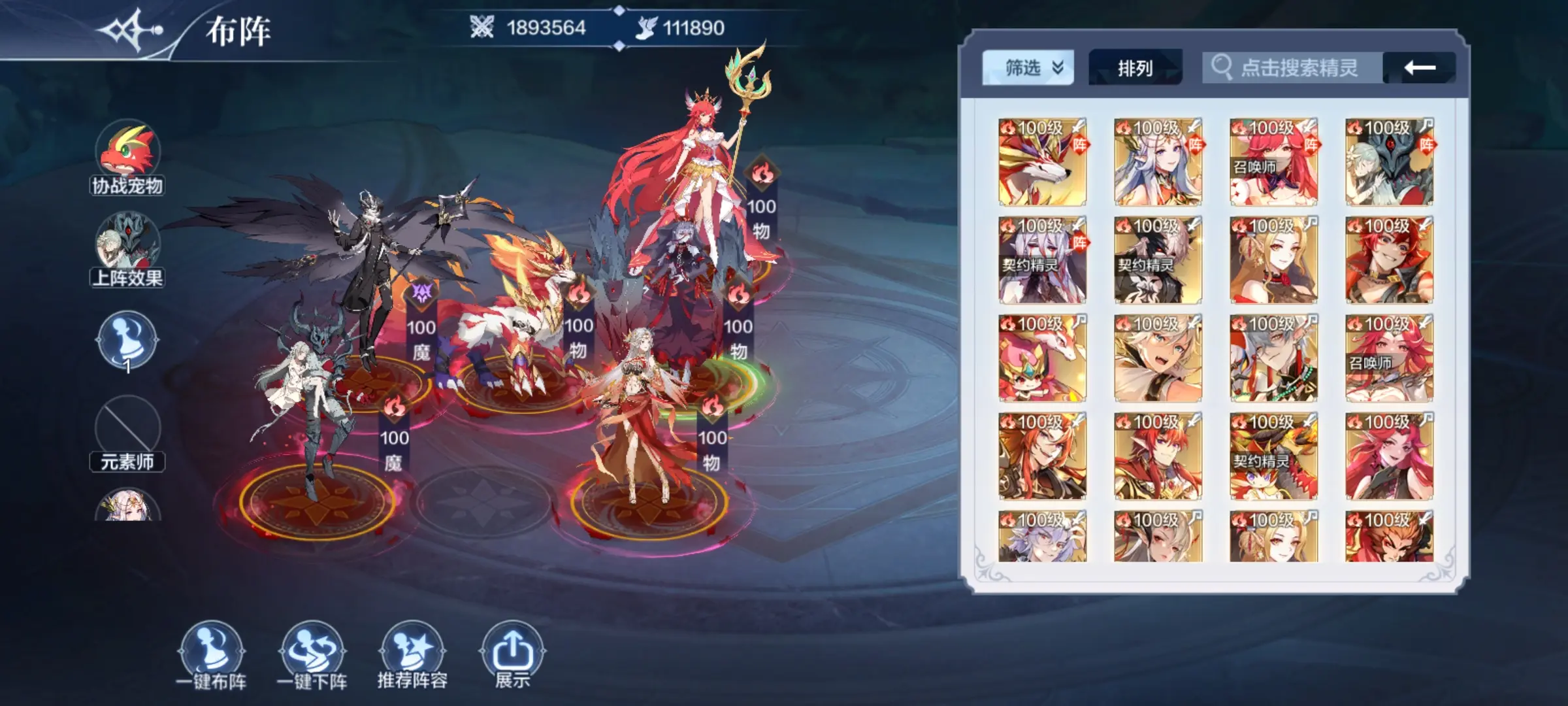Image resolution: width=1568 pixels, height=706 pixels.
Task: Click the 一键布阵 auto-deploy button
Action: pyautogui.click(x=211, y=654)
